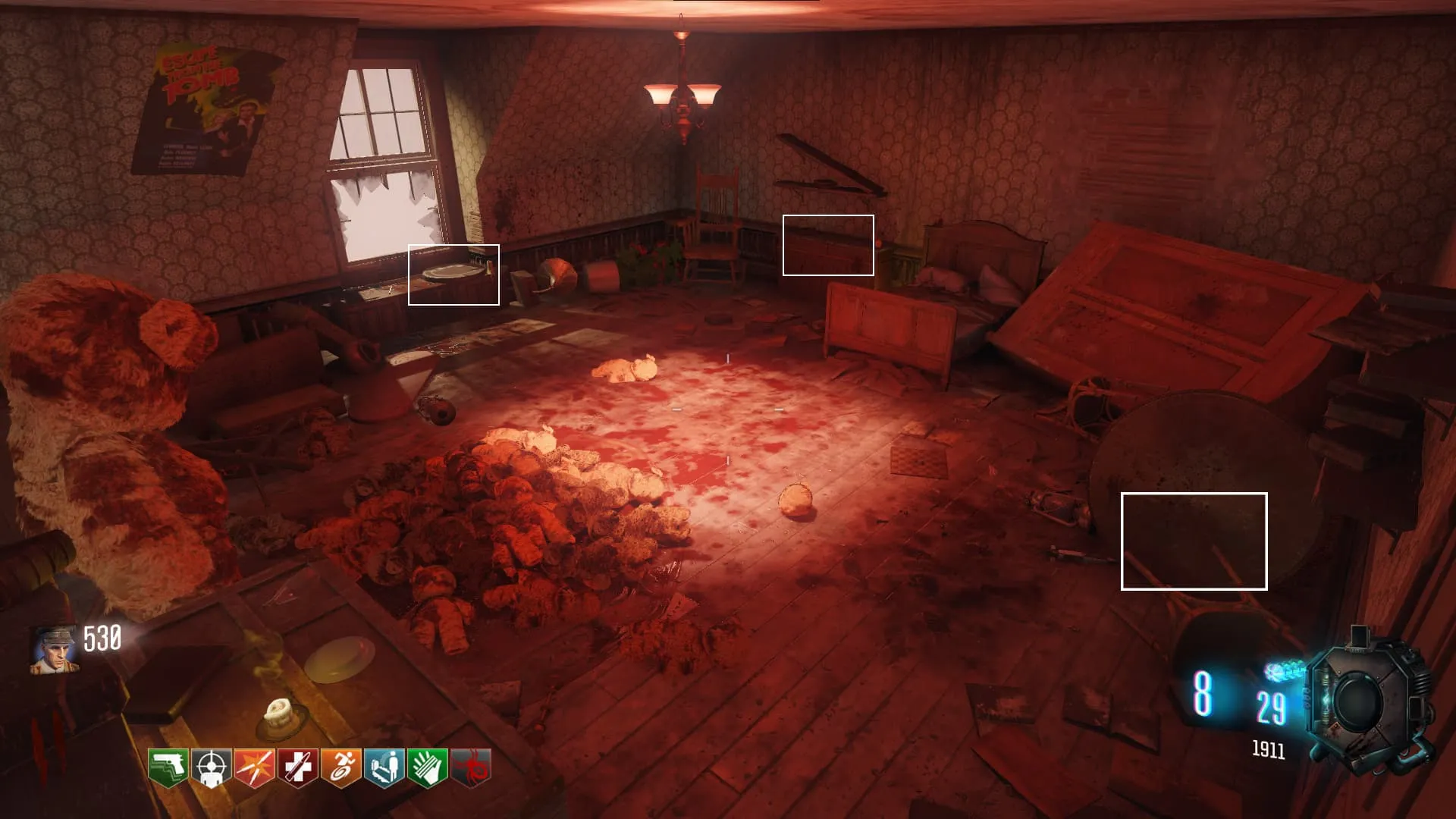Click the orange Double Tap bullets perk icon

(x=254, y=767)
